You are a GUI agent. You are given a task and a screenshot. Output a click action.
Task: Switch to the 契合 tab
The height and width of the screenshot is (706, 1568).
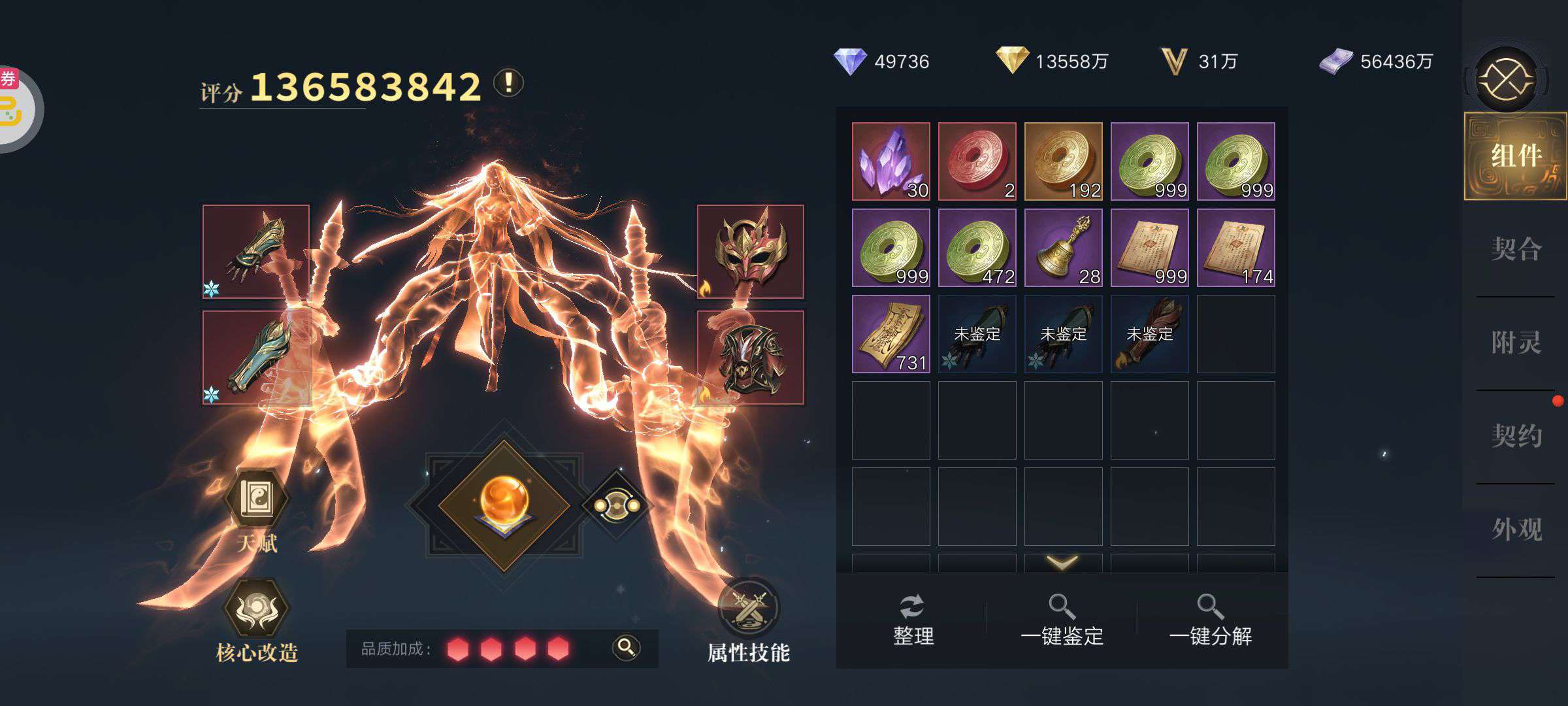click(1516, 250)
